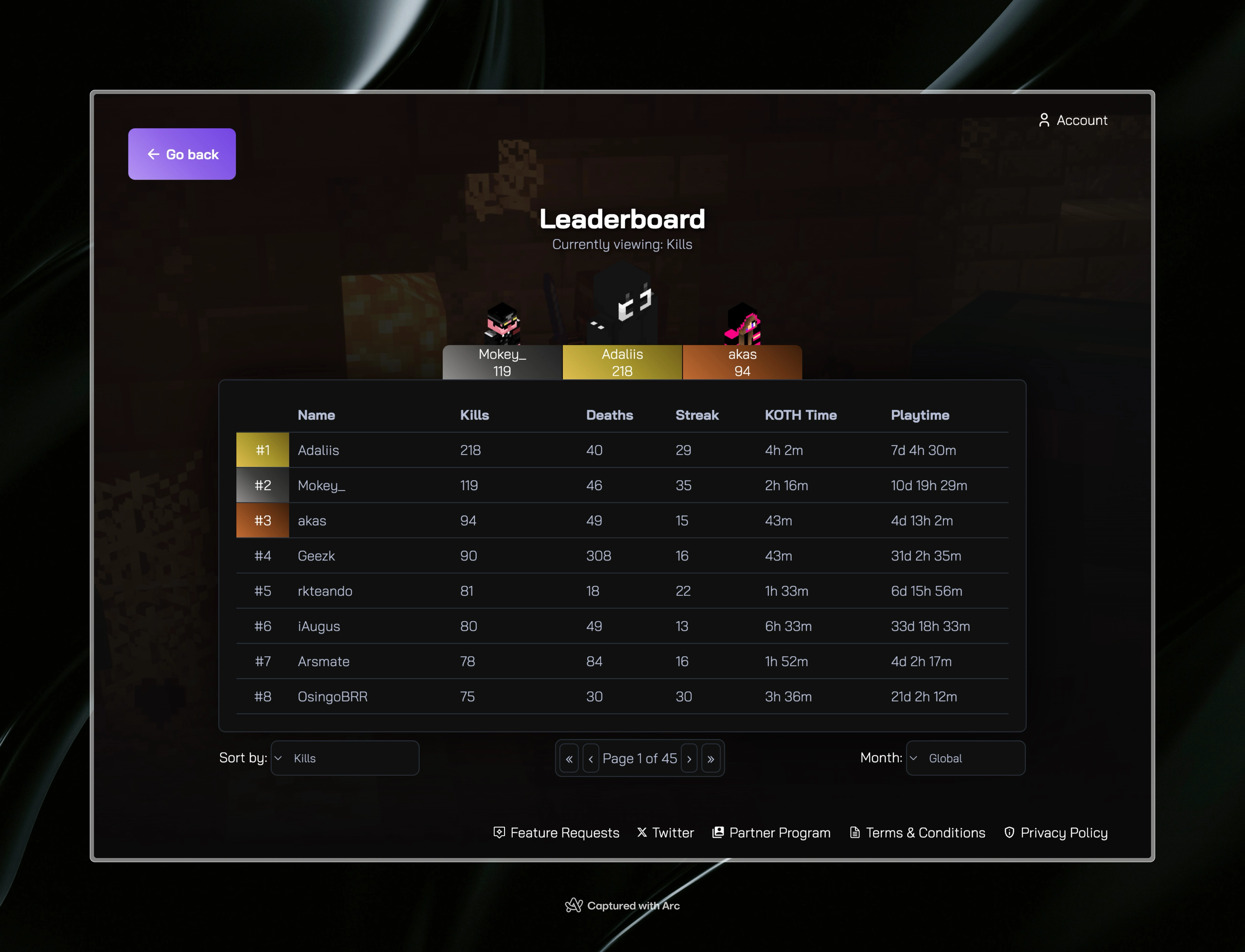
Task: Click the Account person icon
Action: coord(1045,120)
